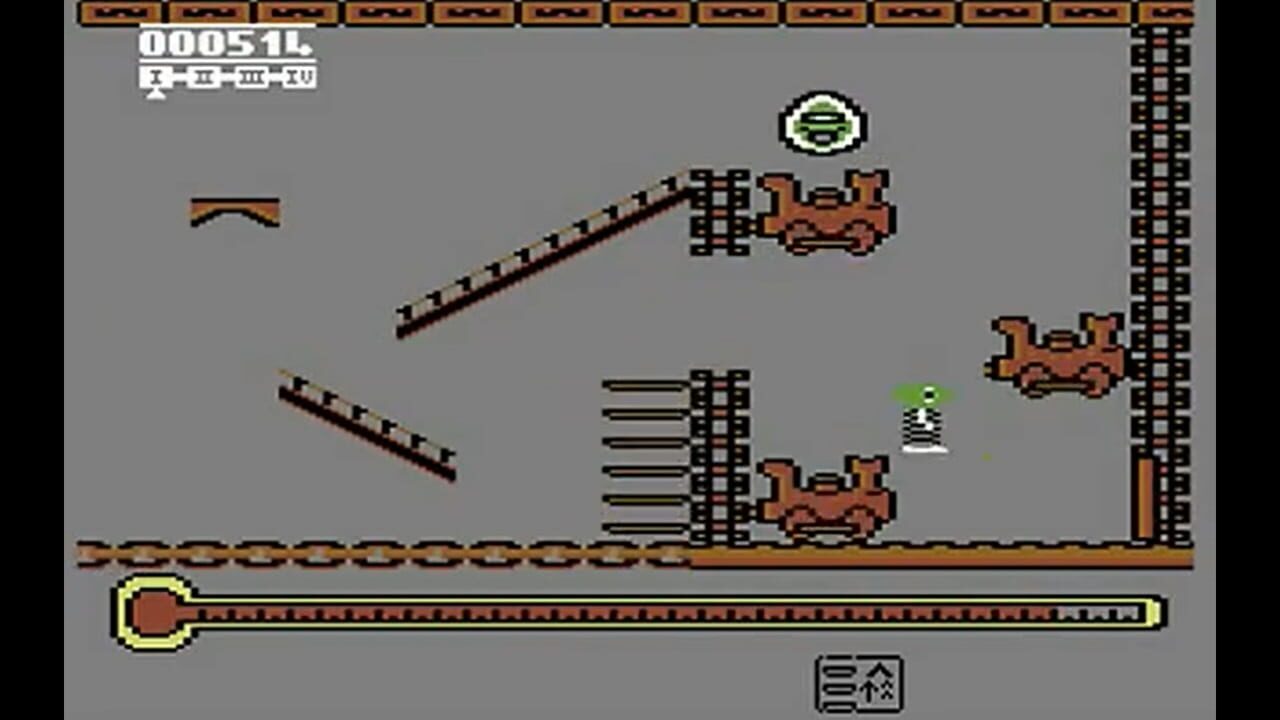Expand the horizontal spike rack near the vertical ladder
The image size is (1280, 720).
click(x=645, y=455)
